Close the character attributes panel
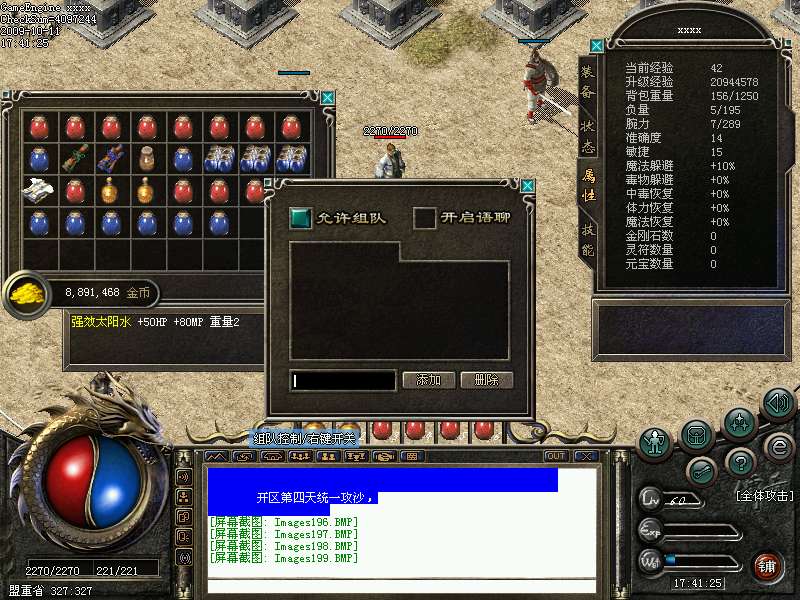The image size is (800, 600). coord(597,46)
